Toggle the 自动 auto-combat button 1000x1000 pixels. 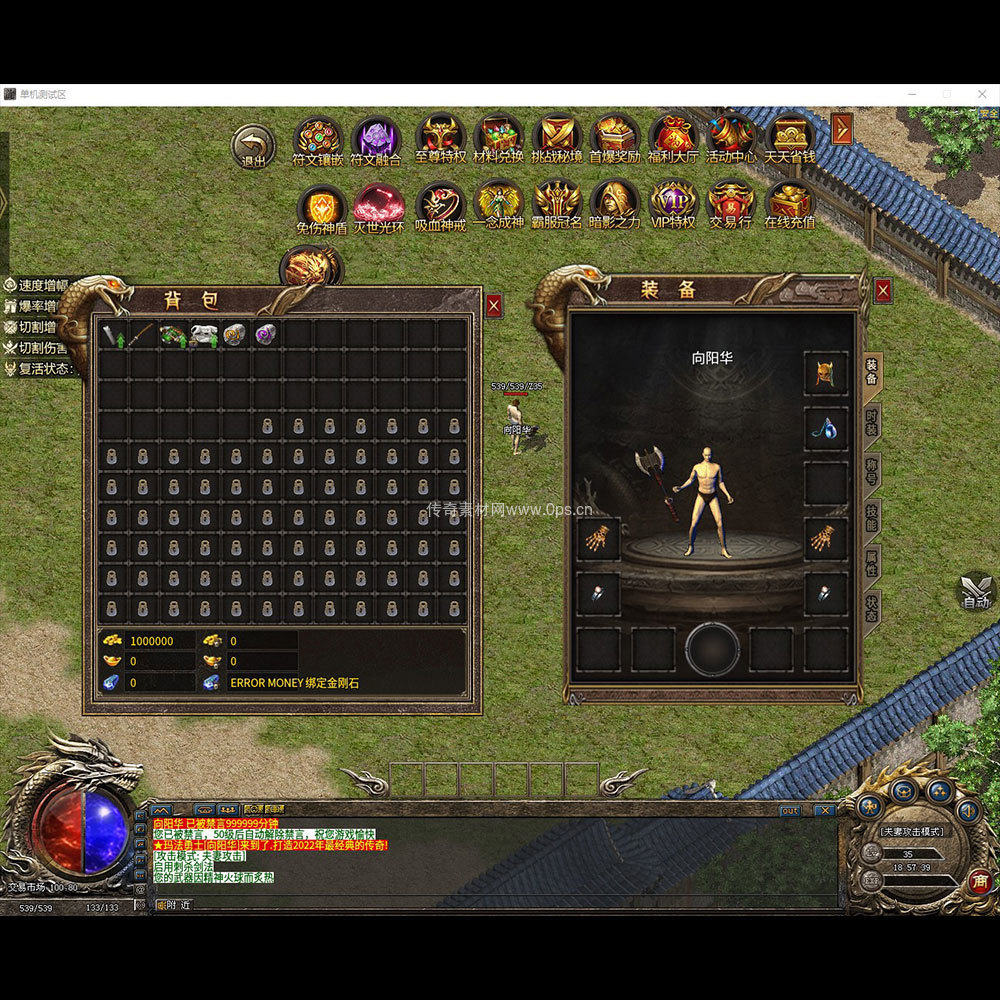click(x=976, y=592)
